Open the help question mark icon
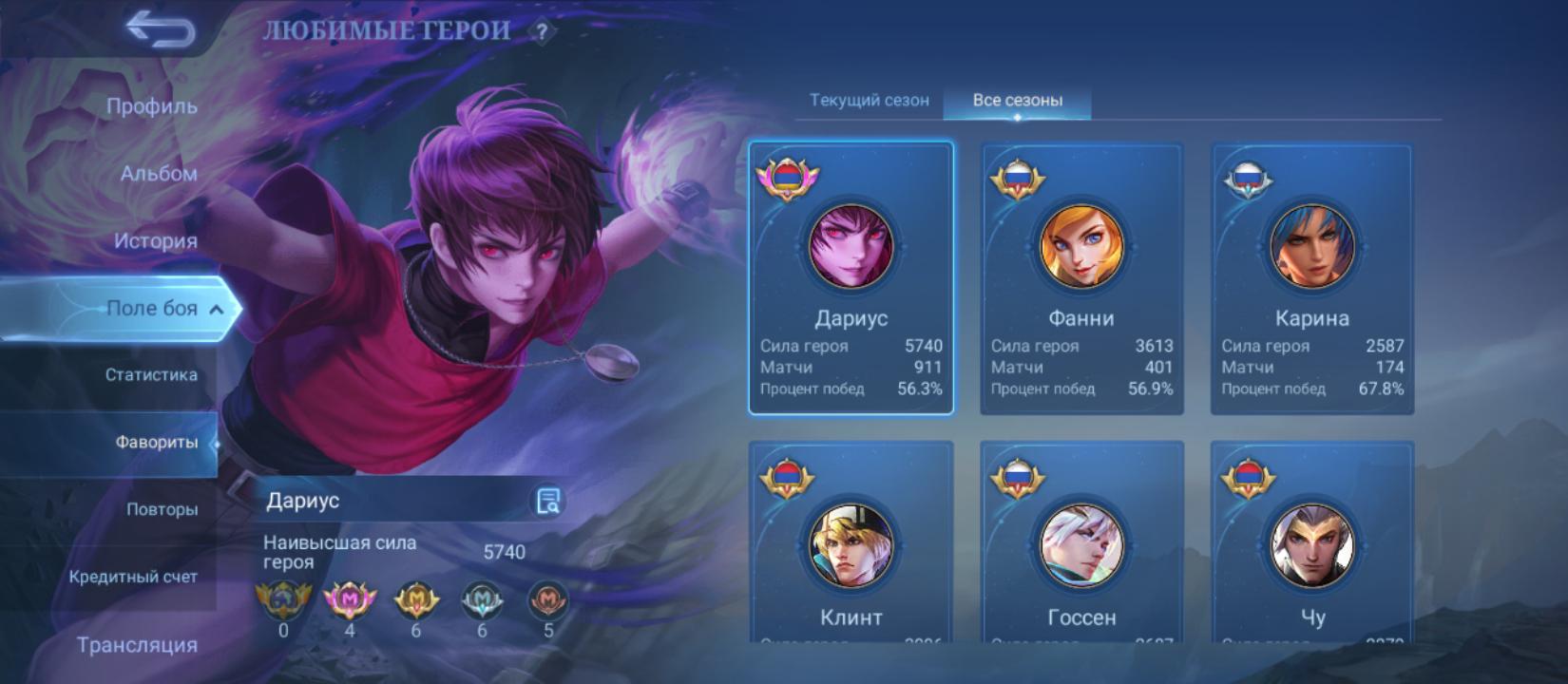The image size is (1568, 684). tap(542, 32)
